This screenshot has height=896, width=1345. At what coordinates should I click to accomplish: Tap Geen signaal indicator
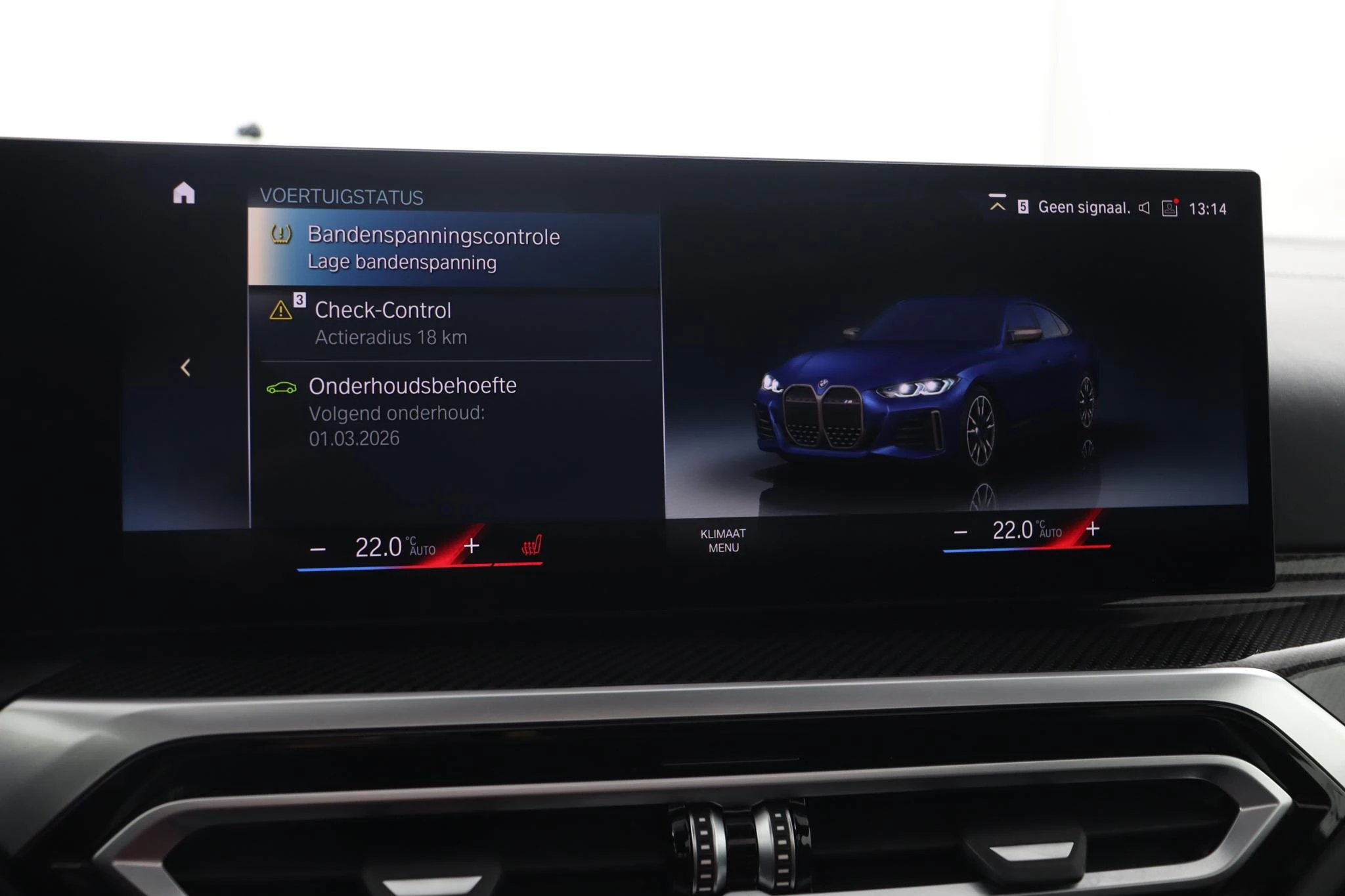point(1084,207)
